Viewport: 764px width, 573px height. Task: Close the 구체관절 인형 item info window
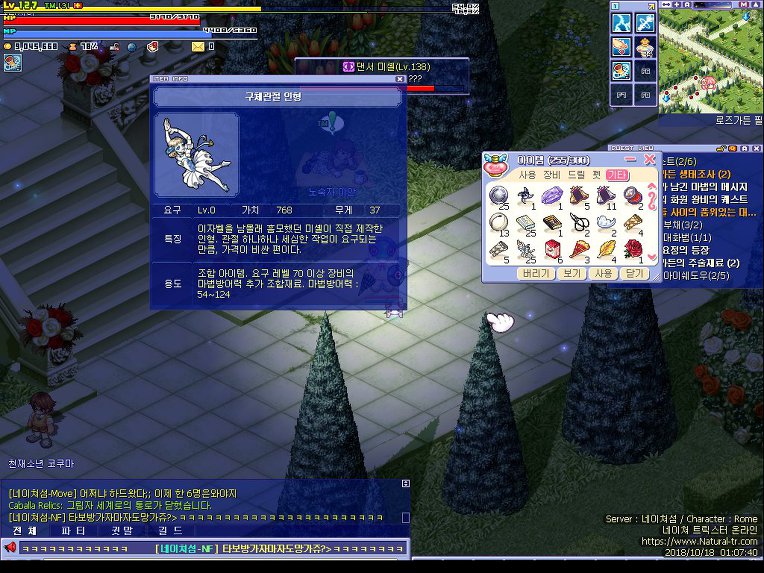400,78
